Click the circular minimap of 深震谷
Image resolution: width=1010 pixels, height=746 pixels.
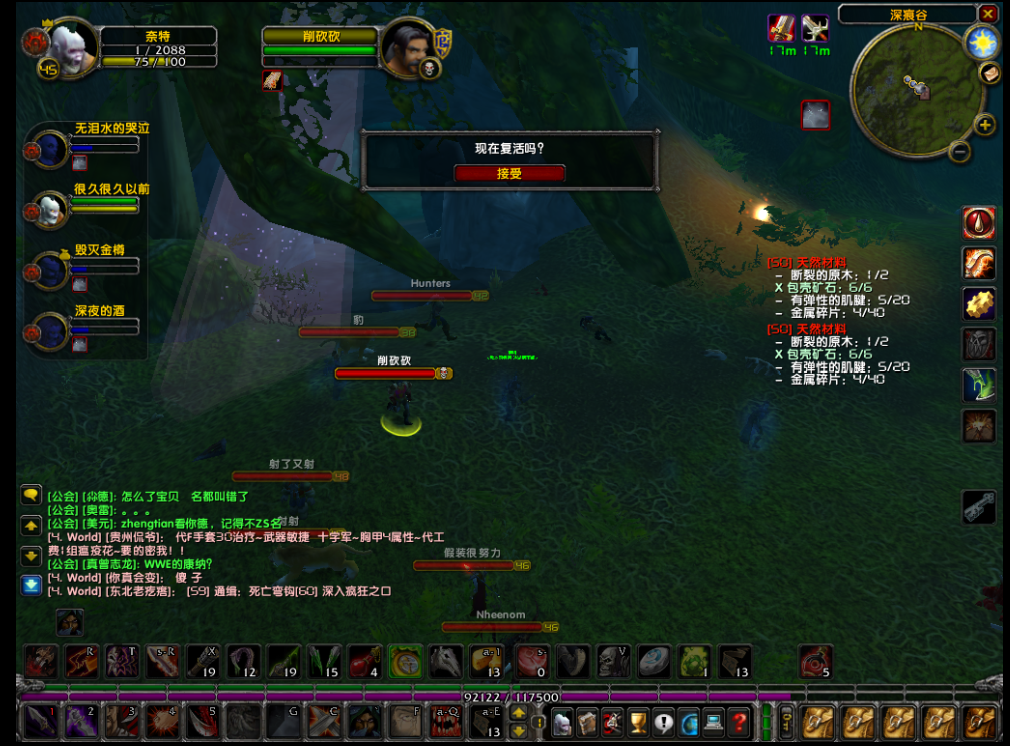click(915, 90)
